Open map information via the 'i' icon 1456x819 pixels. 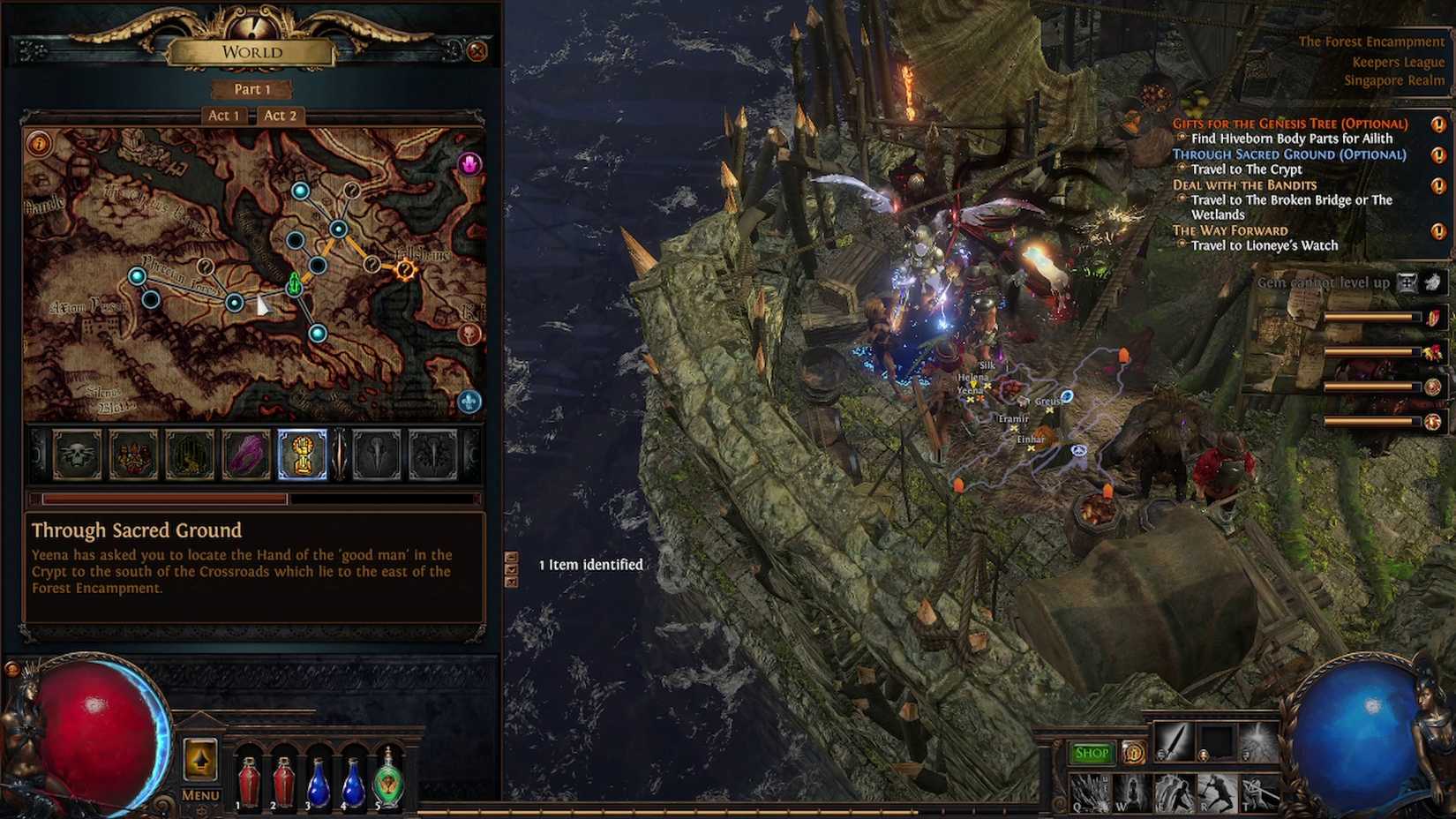point(41,145)
